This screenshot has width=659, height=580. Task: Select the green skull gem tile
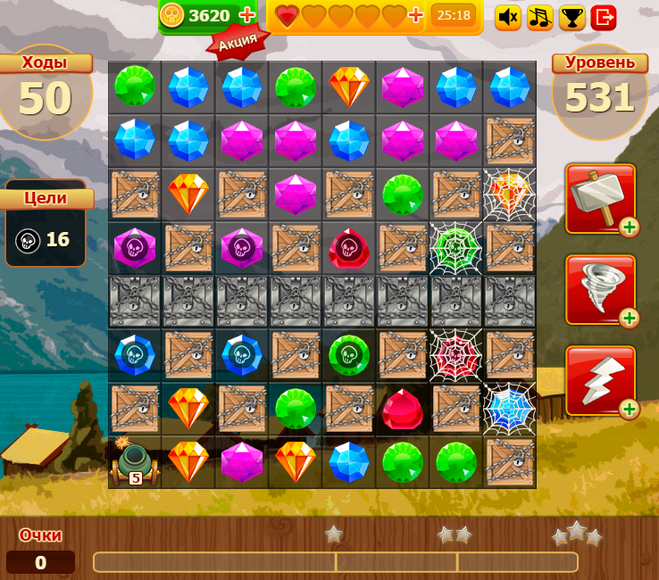pyautogui.click(x=349, y=355)
